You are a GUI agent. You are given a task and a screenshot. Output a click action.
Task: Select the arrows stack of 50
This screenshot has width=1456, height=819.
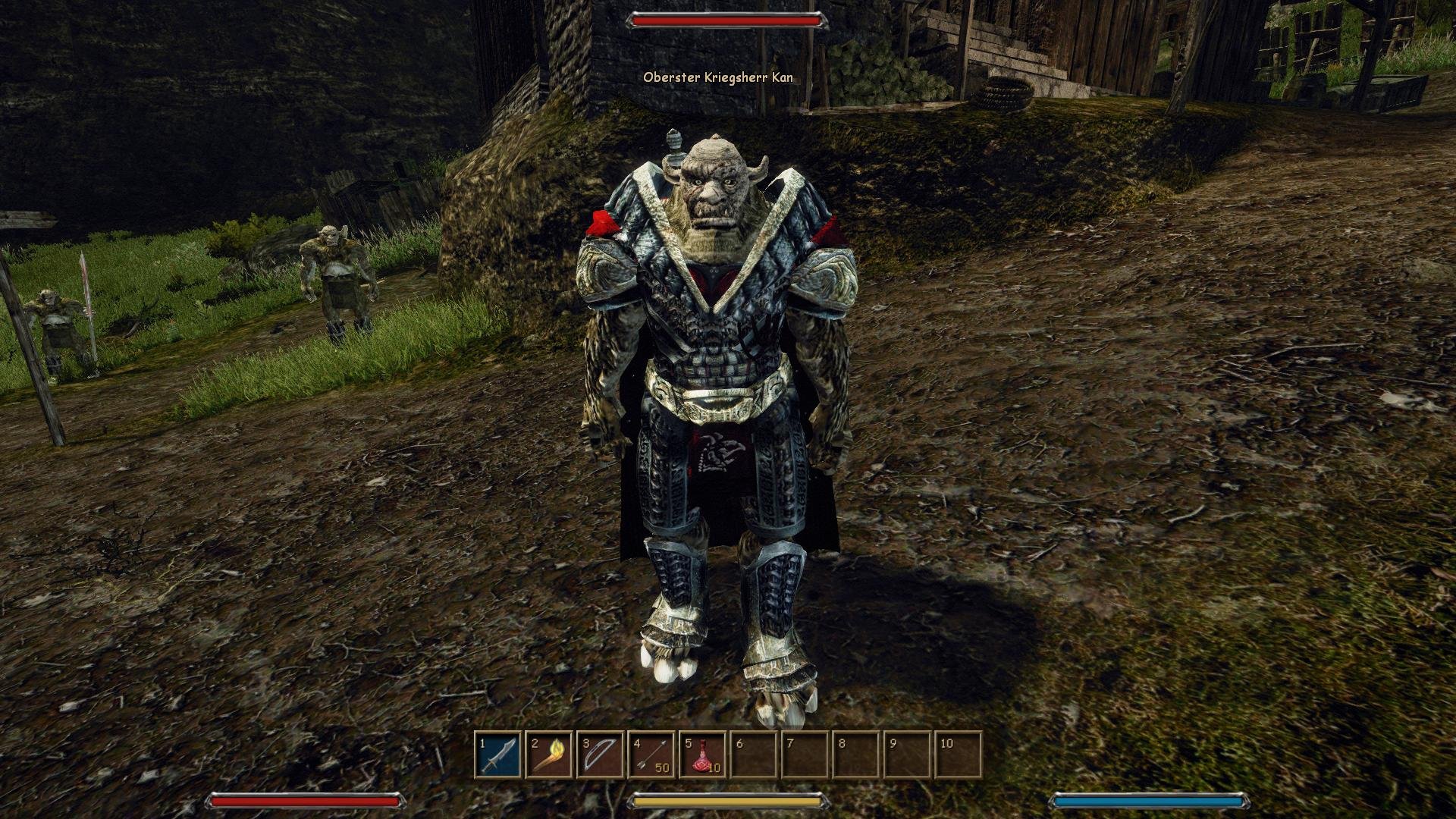(x=651, y=755)
